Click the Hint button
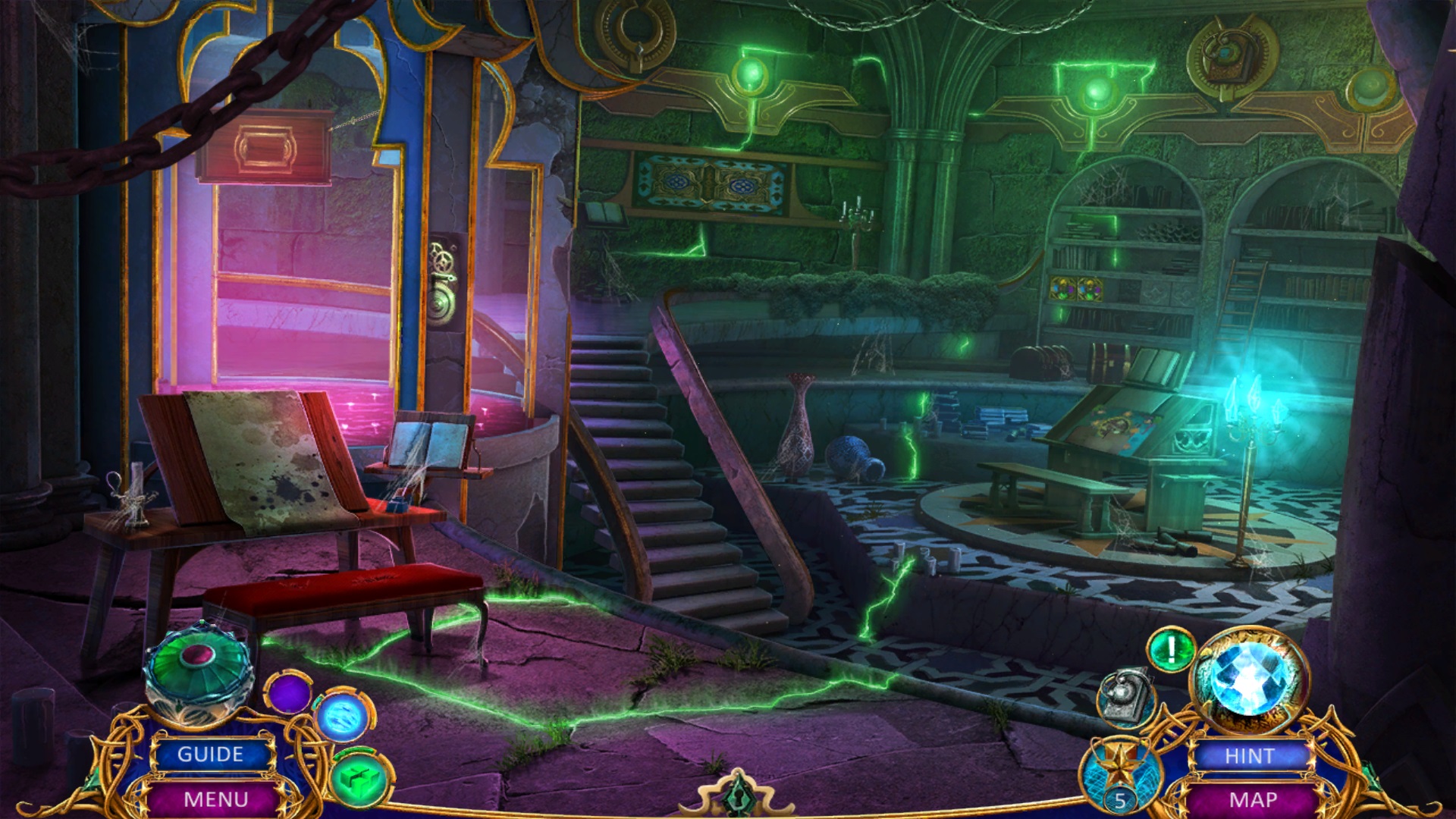The width and height of the screenshot is (1456, 819). (1250, 756)
